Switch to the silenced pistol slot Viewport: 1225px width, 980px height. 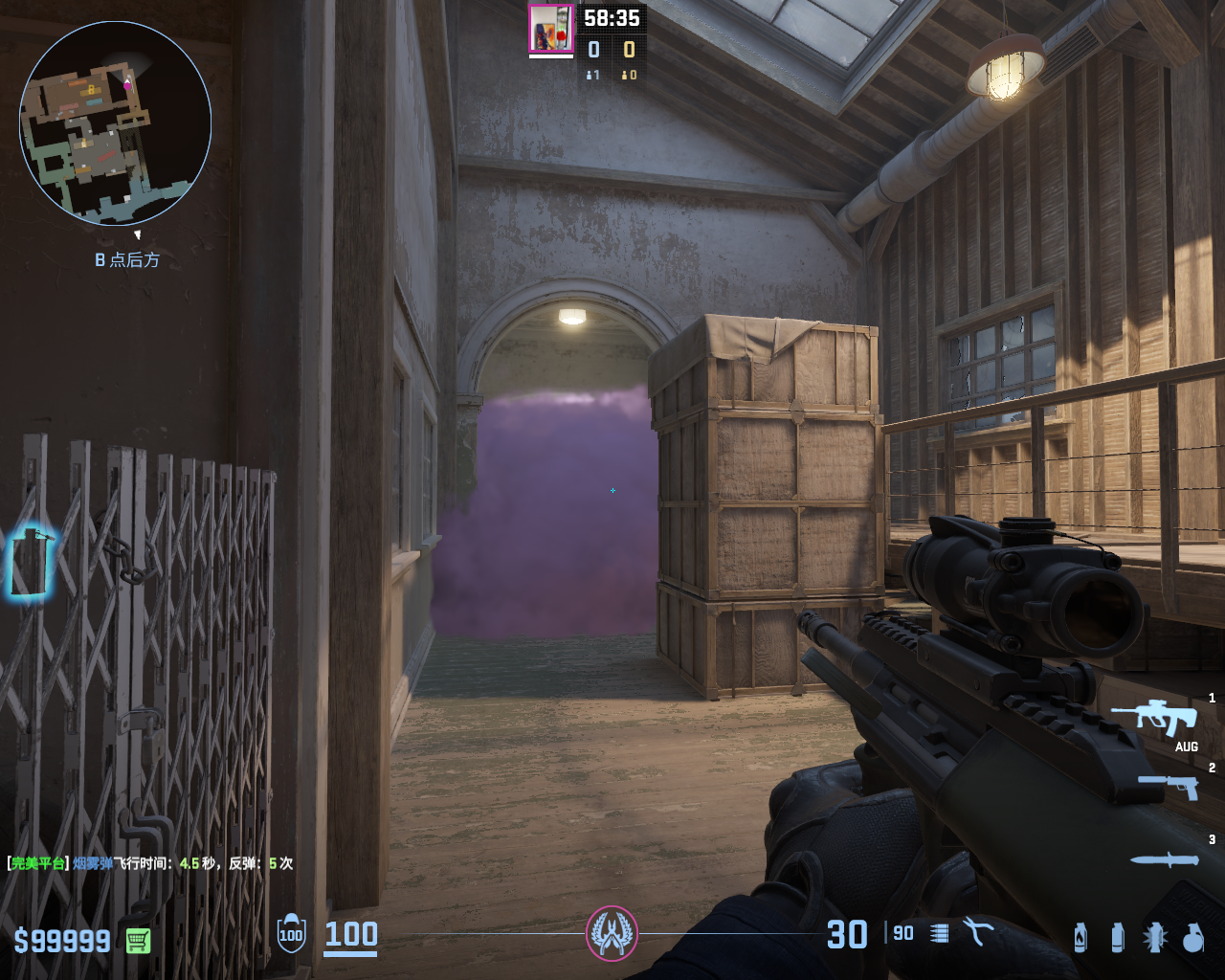tap(1168, 786)
